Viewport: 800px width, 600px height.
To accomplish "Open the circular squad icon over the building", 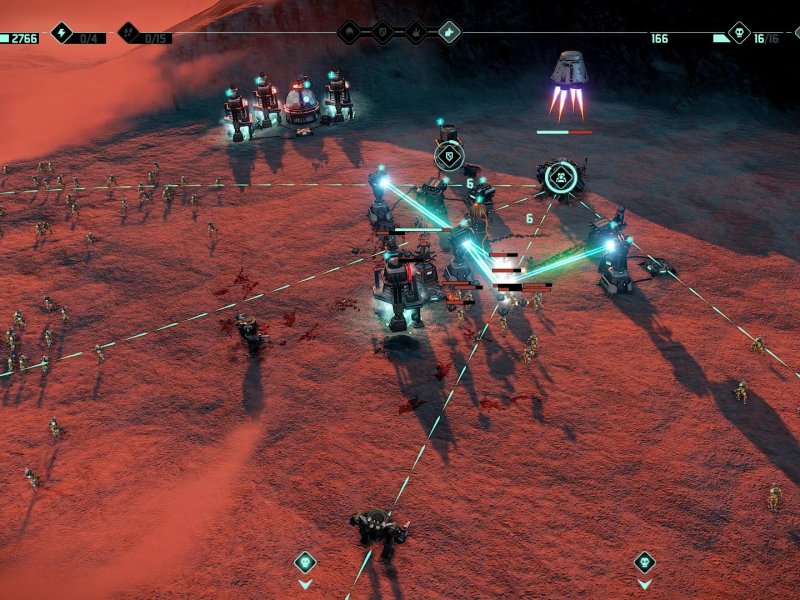I will tap(561, 178).
